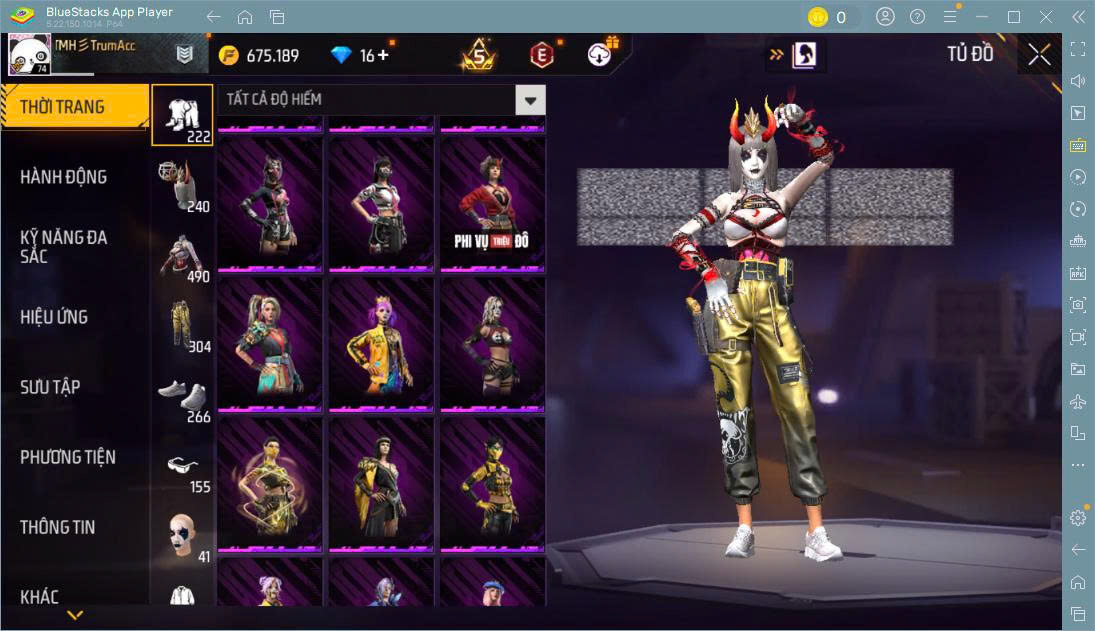Open the player profile avatar
Image resolution: width=1095 pixels, height=631 pixels.
tap(30, 54)
